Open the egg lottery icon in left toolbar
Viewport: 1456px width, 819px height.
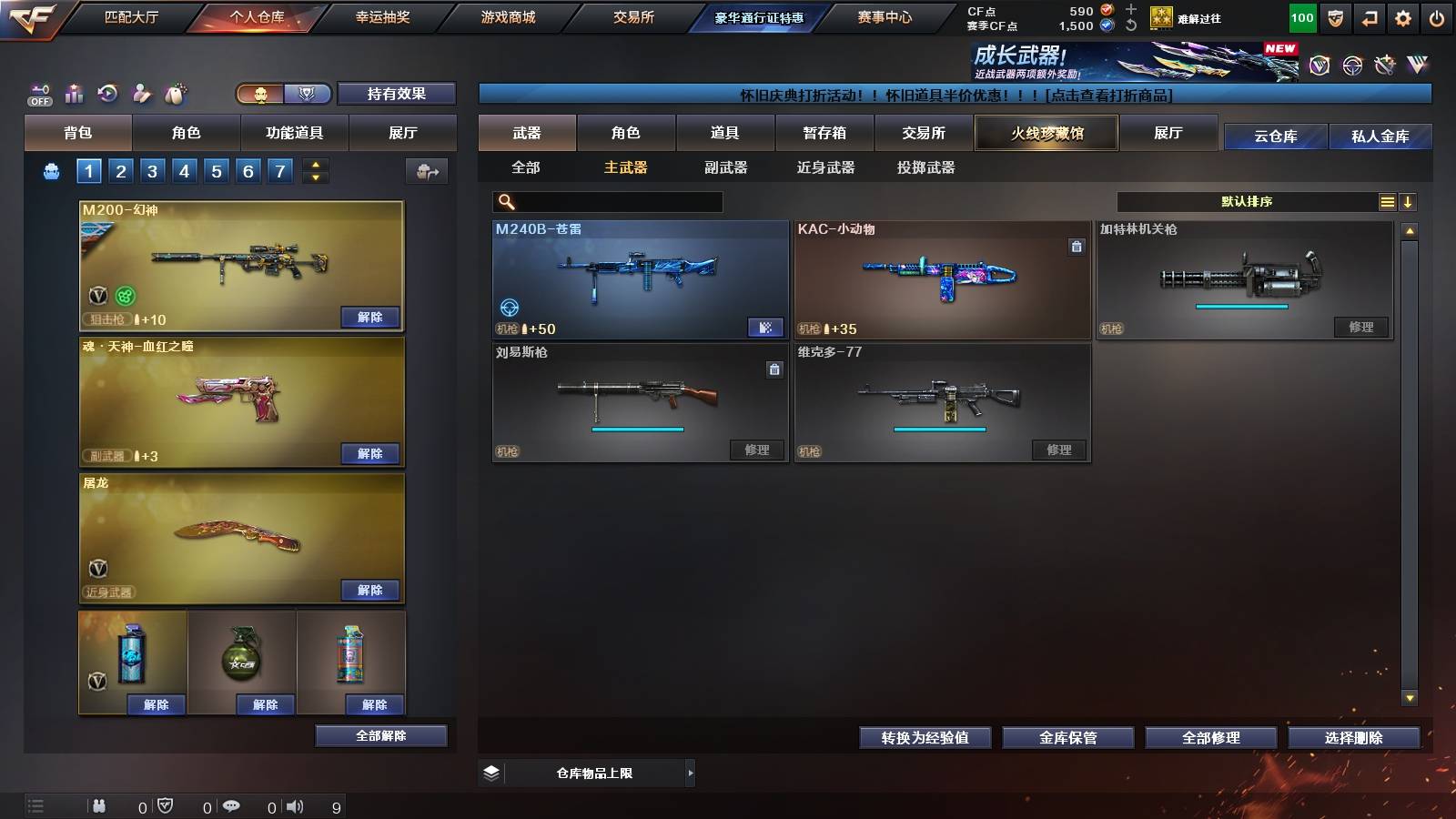click(x=177, y=94)
